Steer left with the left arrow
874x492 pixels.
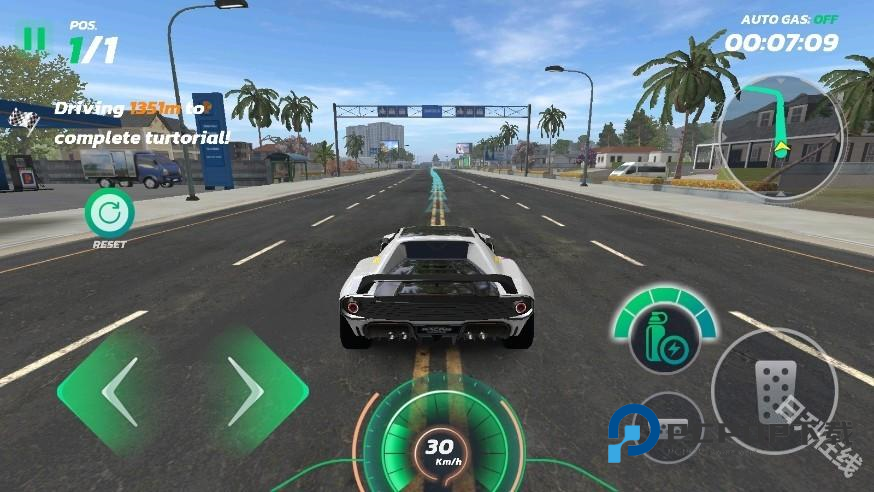coord(120,391)
